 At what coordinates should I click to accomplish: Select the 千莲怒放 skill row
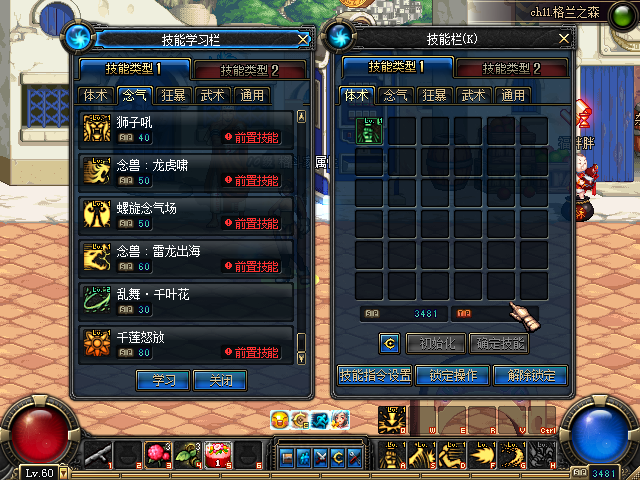coord(187,344)
